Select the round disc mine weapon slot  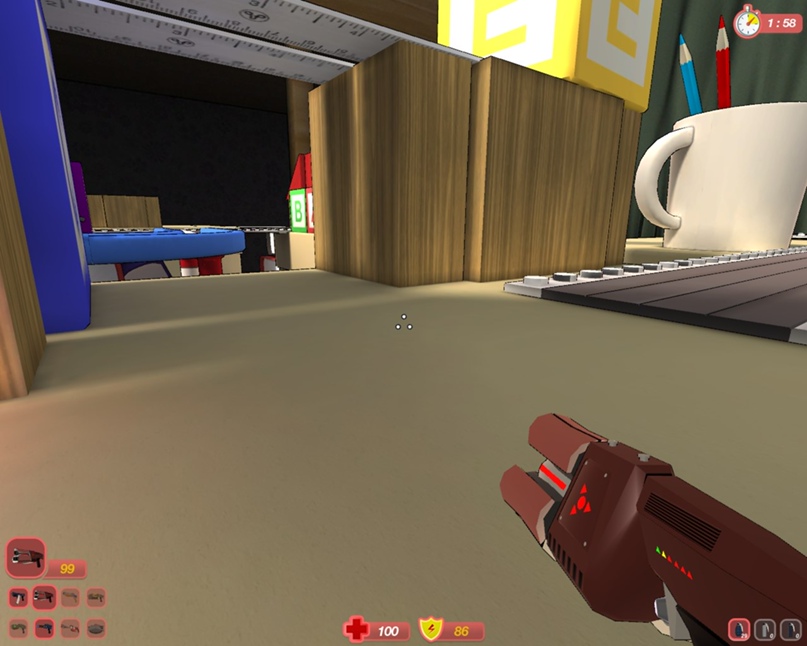[x=96, y=629]
